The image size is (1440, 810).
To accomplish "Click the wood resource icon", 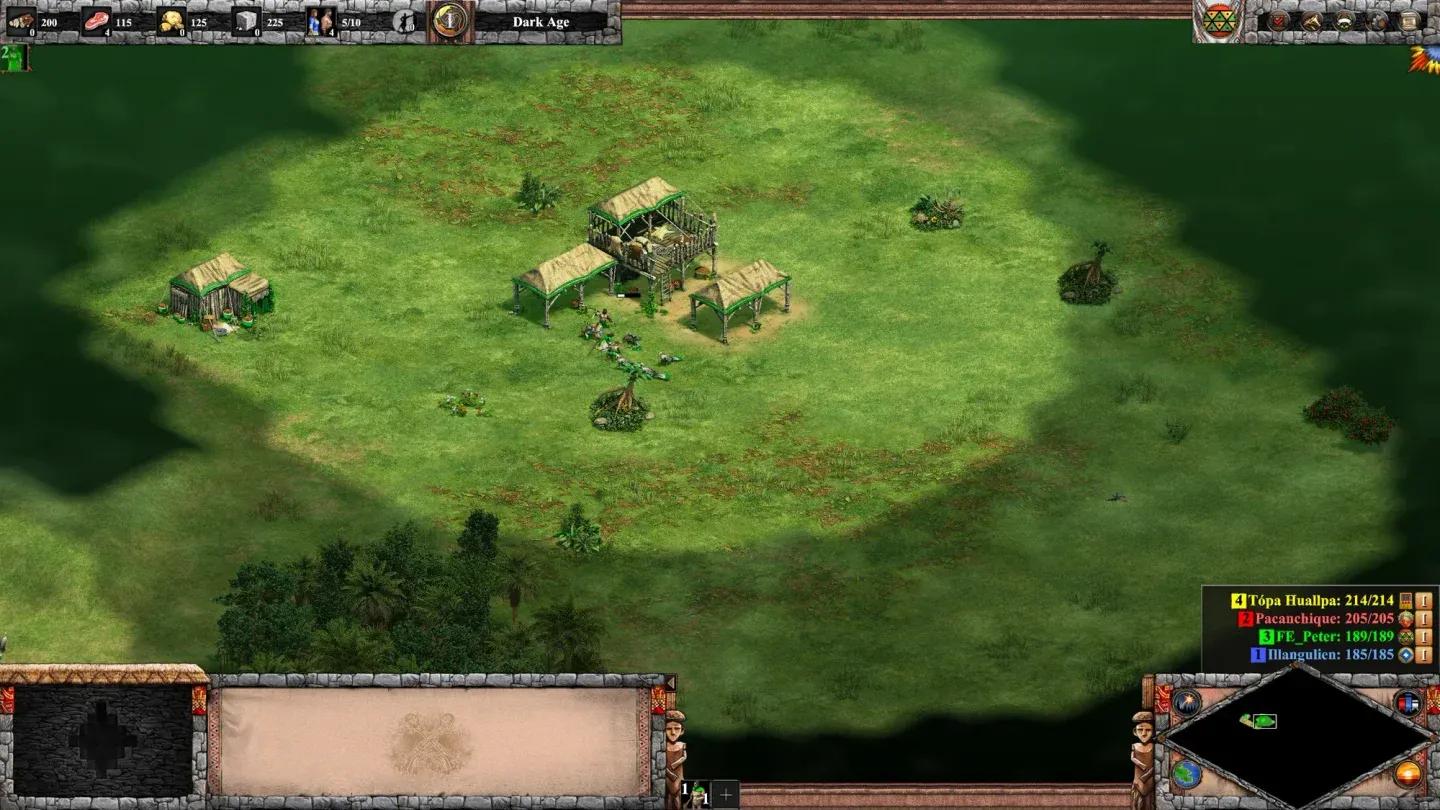I will click(x=20, y=21).
